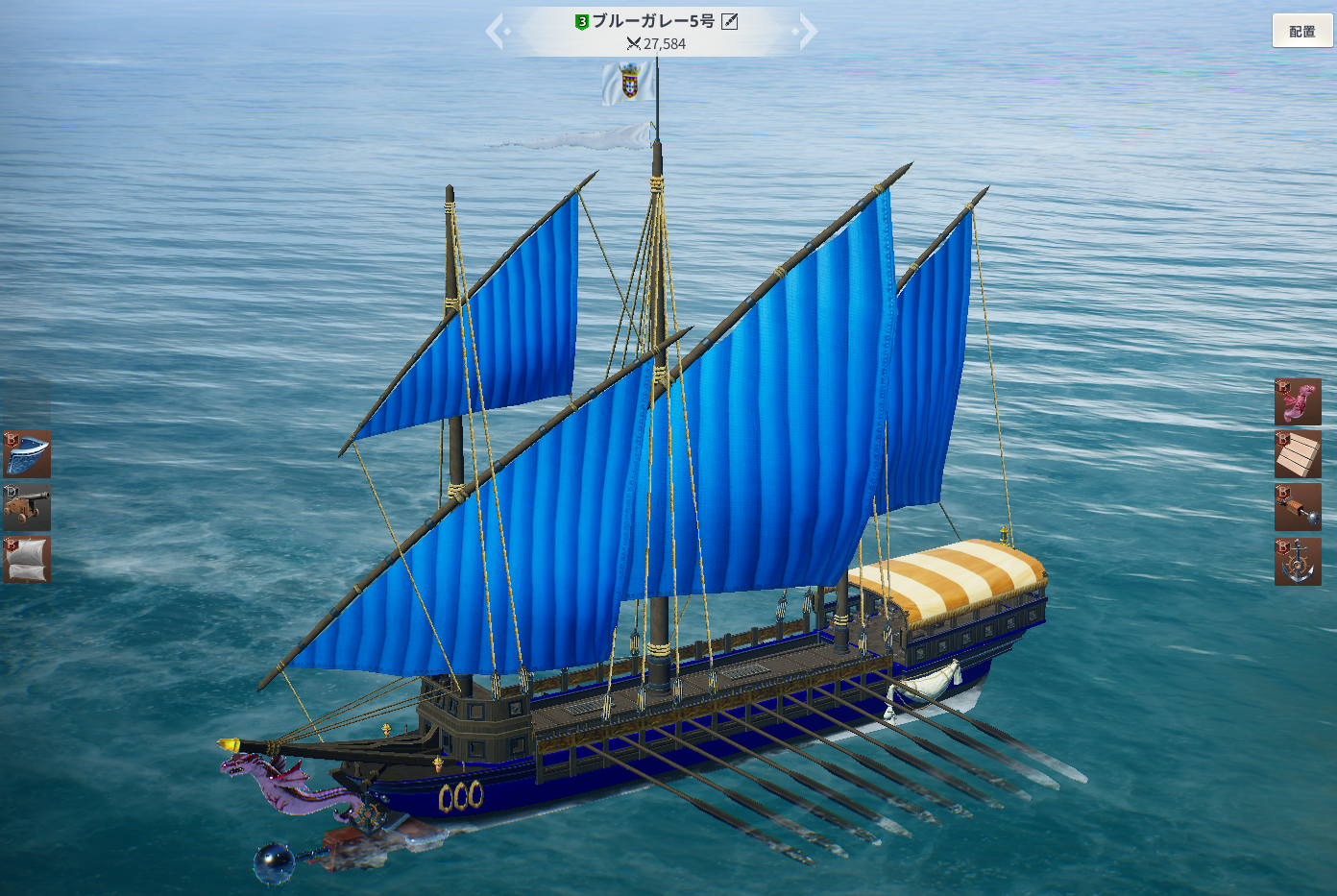Viewport: 1337px width, 896px height.
Task: Switch to the previous ship with left arrow
Action: [x=497, y=31]
